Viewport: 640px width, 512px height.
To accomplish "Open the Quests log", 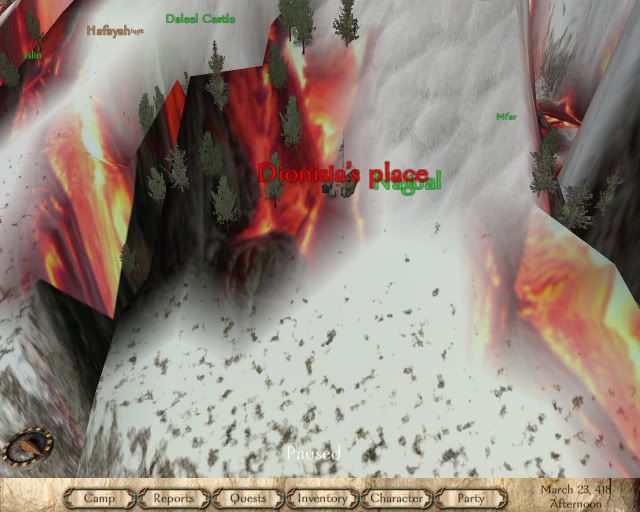I will [x=248, y=497].
